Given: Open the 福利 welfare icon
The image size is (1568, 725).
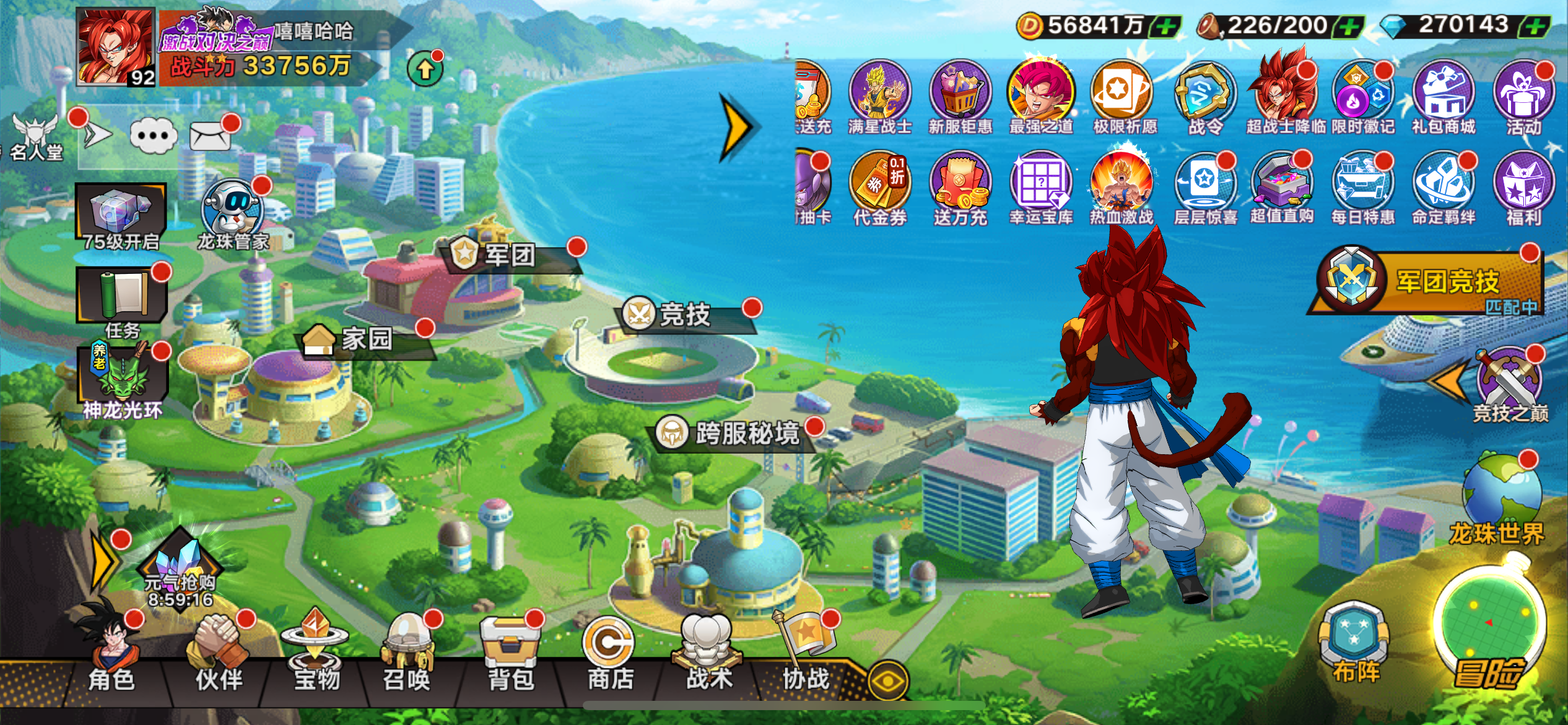Looking at the screenshot, I should [1523, 187].
